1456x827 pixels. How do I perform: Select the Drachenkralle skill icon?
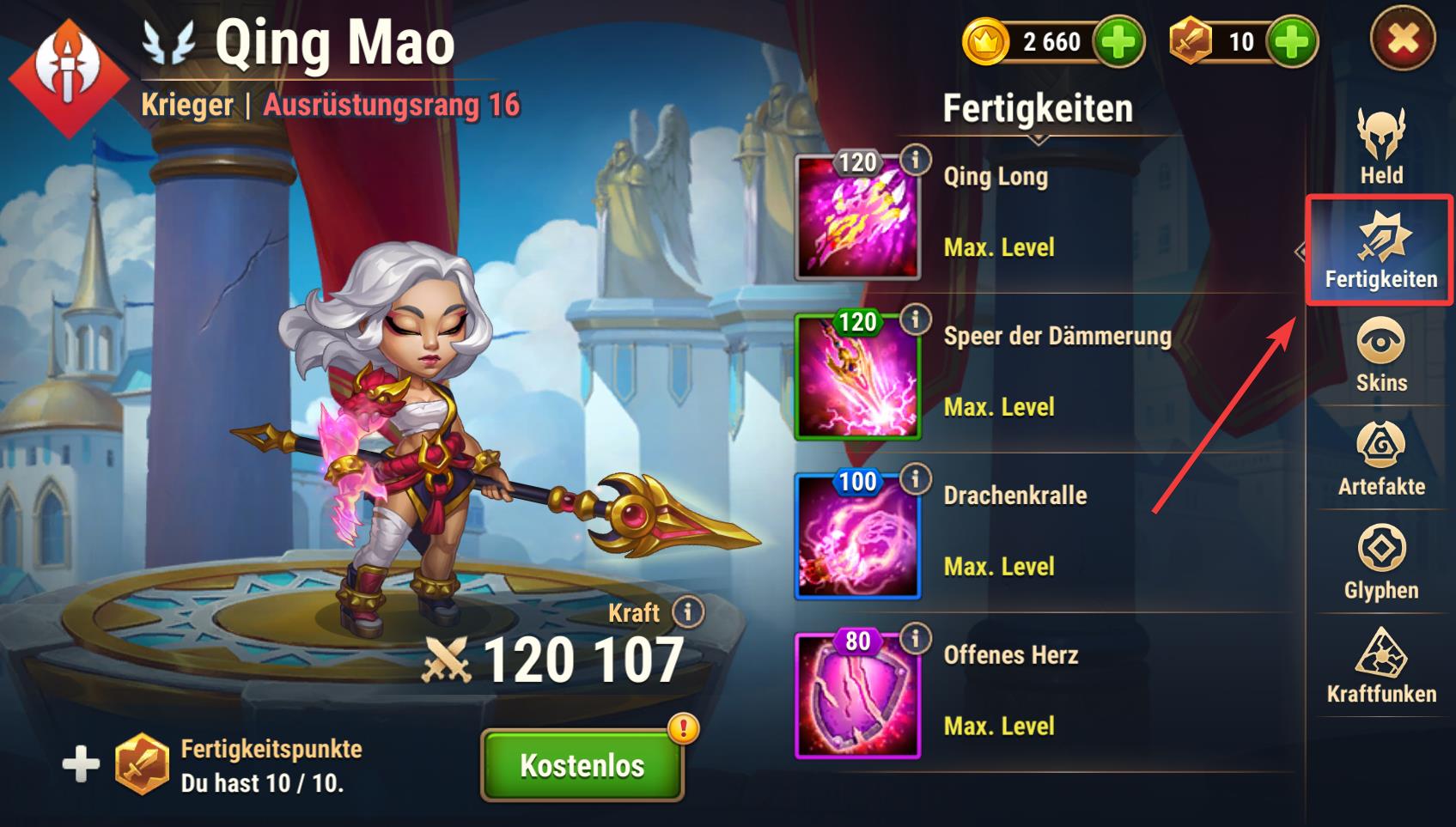[857, 537]
